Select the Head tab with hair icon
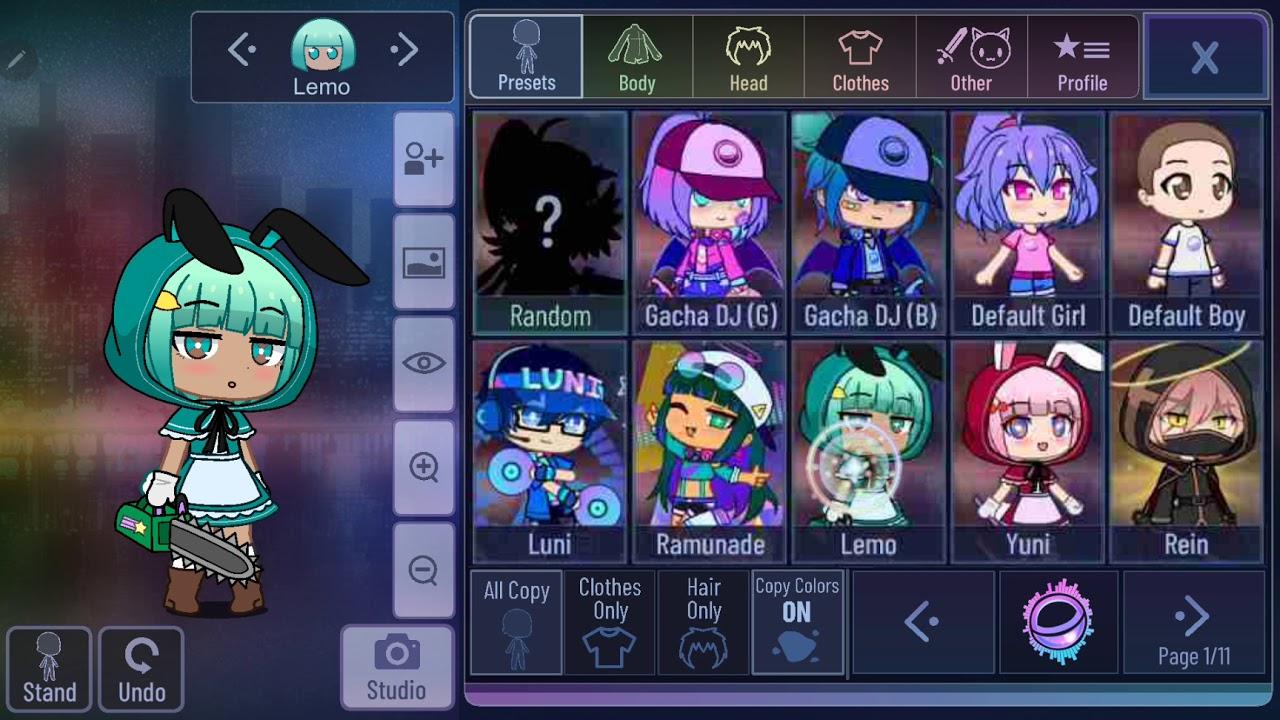The height and width of the screenshot is (720, 1280). [748, 55]
